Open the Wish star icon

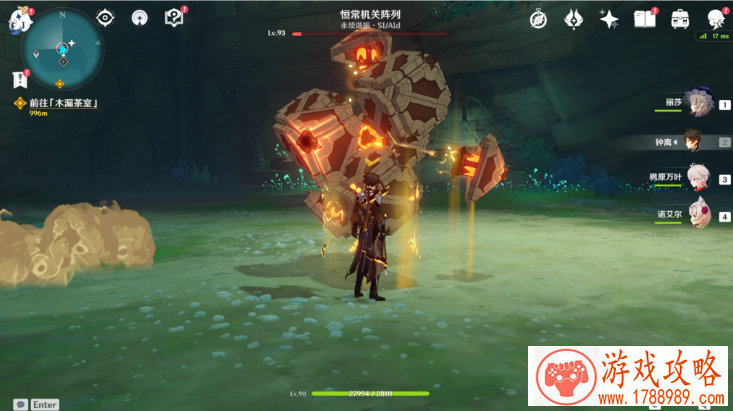608,18
